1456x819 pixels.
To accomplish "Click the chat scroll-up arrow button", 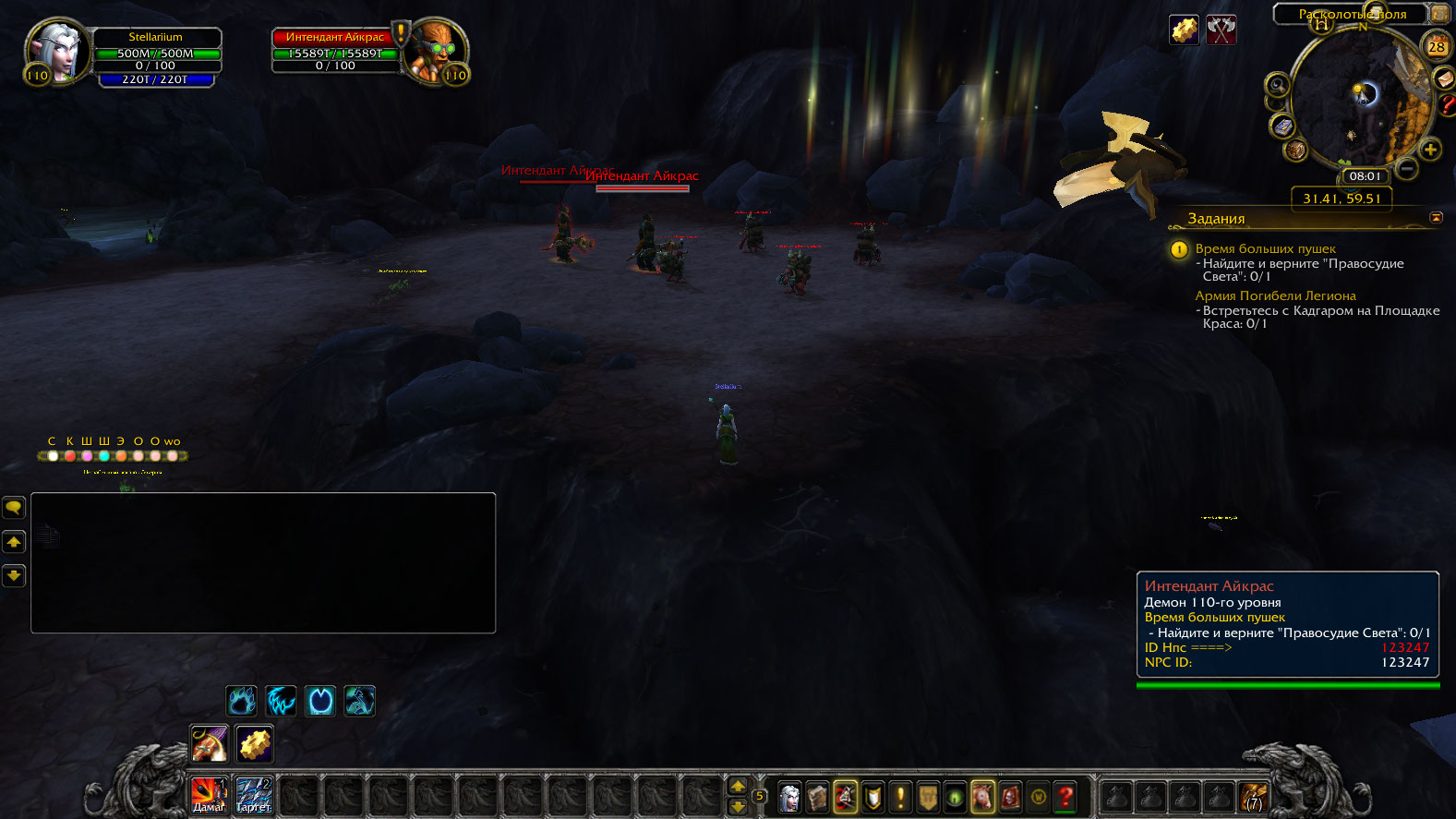I will 14,541.
